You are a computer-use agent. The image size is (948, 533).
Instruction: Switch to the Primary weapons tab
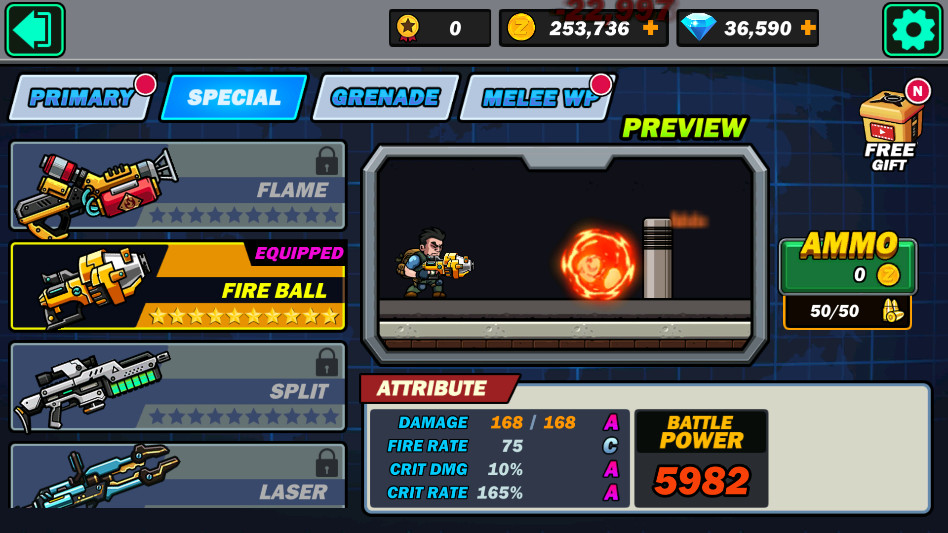(80, 98)
